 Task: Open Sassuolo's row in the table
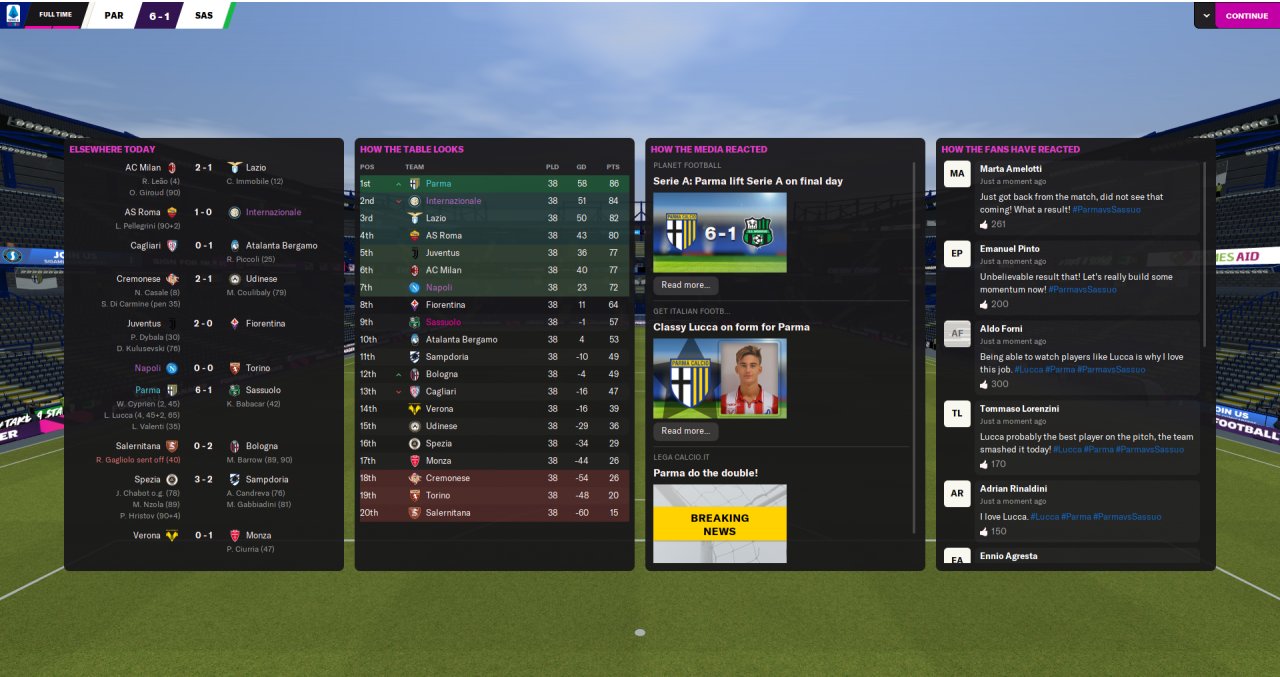pyautogui.click(x=444, y=322)
